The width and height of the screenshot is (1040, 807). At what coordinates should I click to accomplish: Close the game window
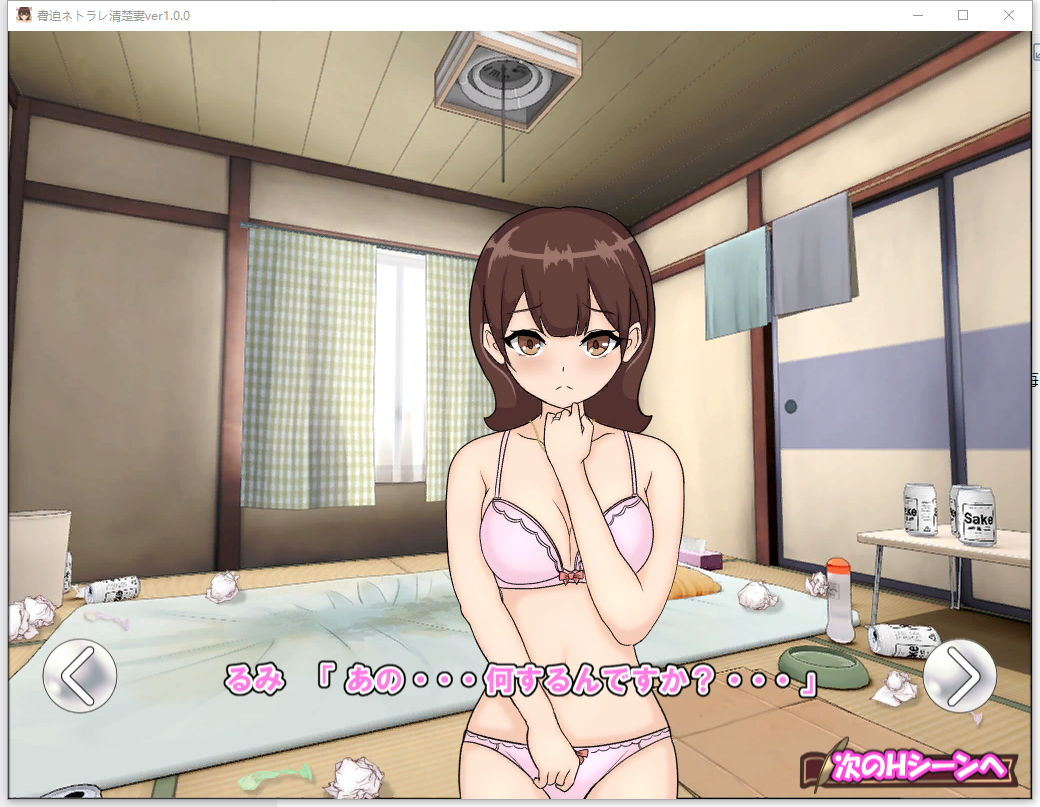tap(1008, 15)
